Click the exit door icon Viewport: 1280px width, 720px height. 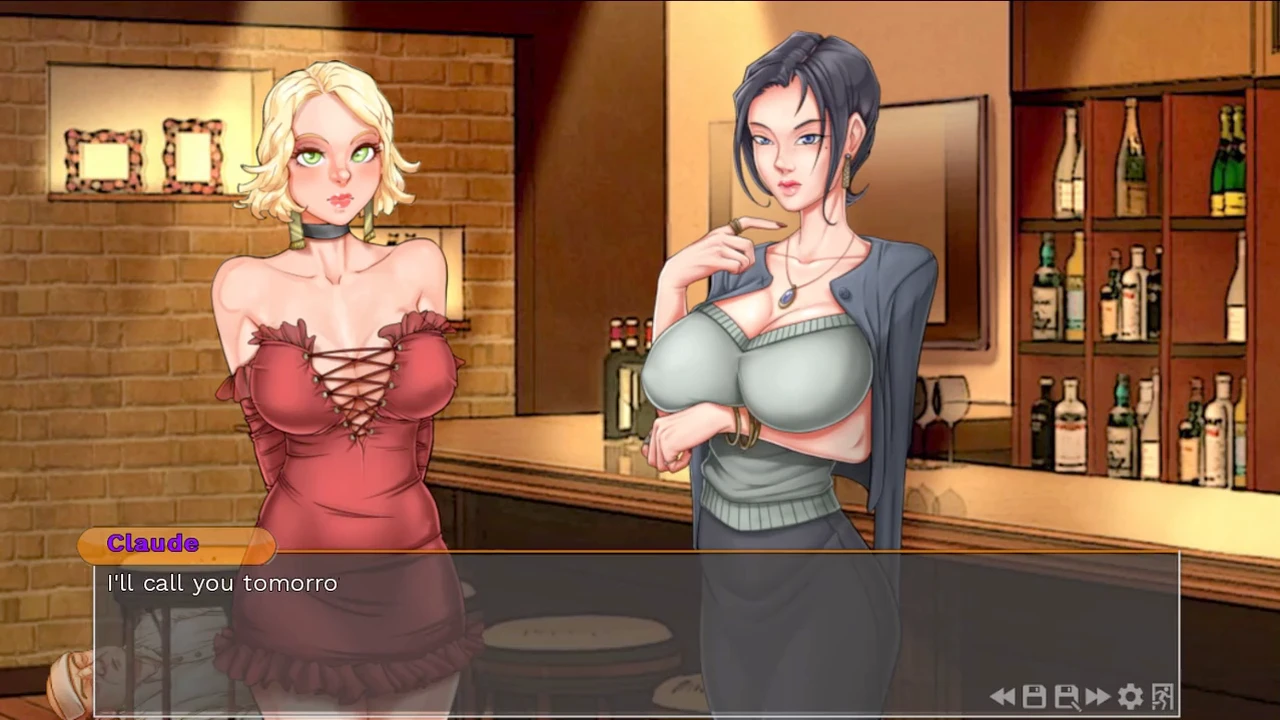pos(1162,697)
